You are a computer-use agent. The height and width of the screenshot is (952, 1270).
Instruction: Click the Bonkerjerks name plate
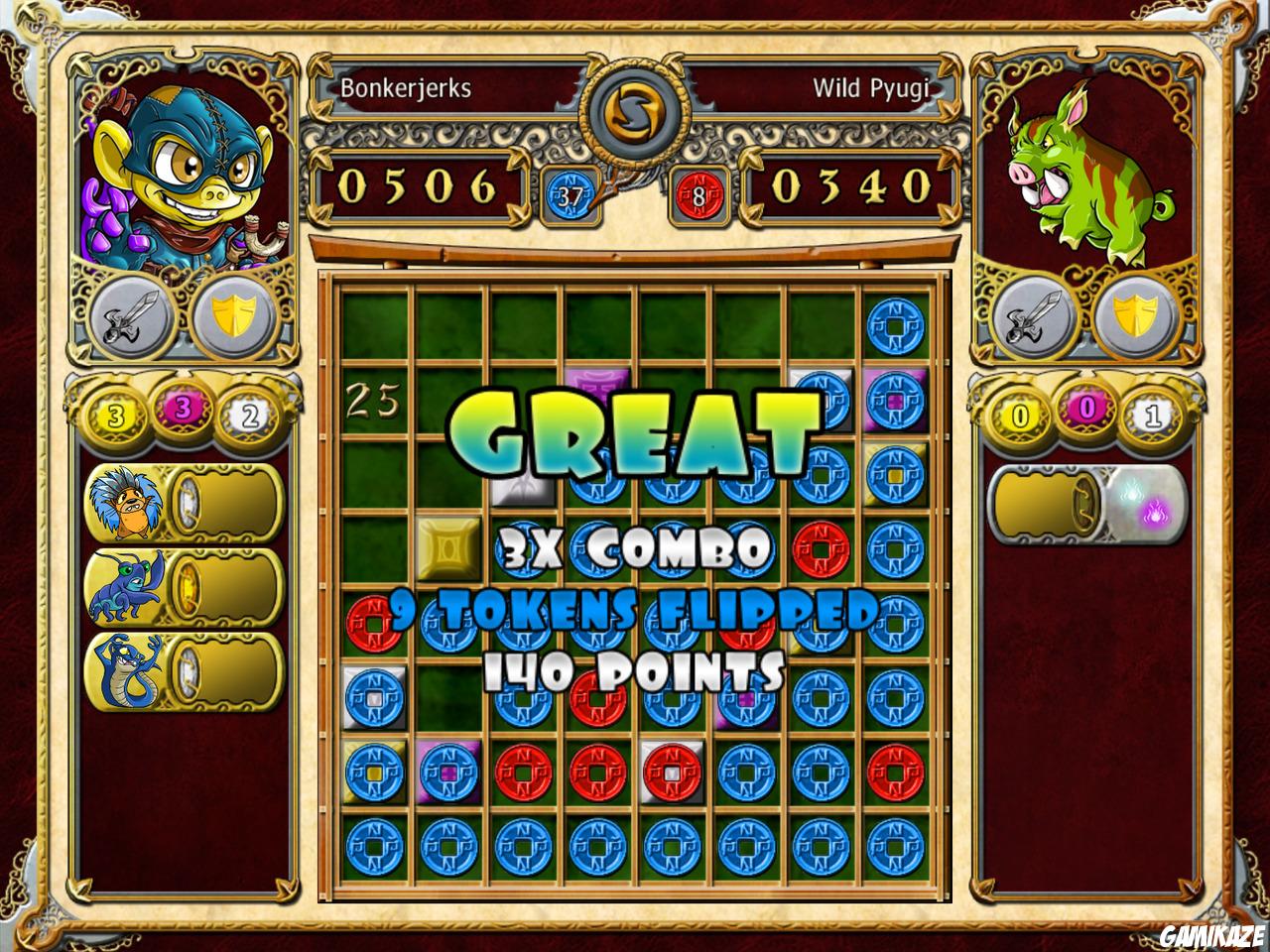pyautogui.click(x=405, y=87)
